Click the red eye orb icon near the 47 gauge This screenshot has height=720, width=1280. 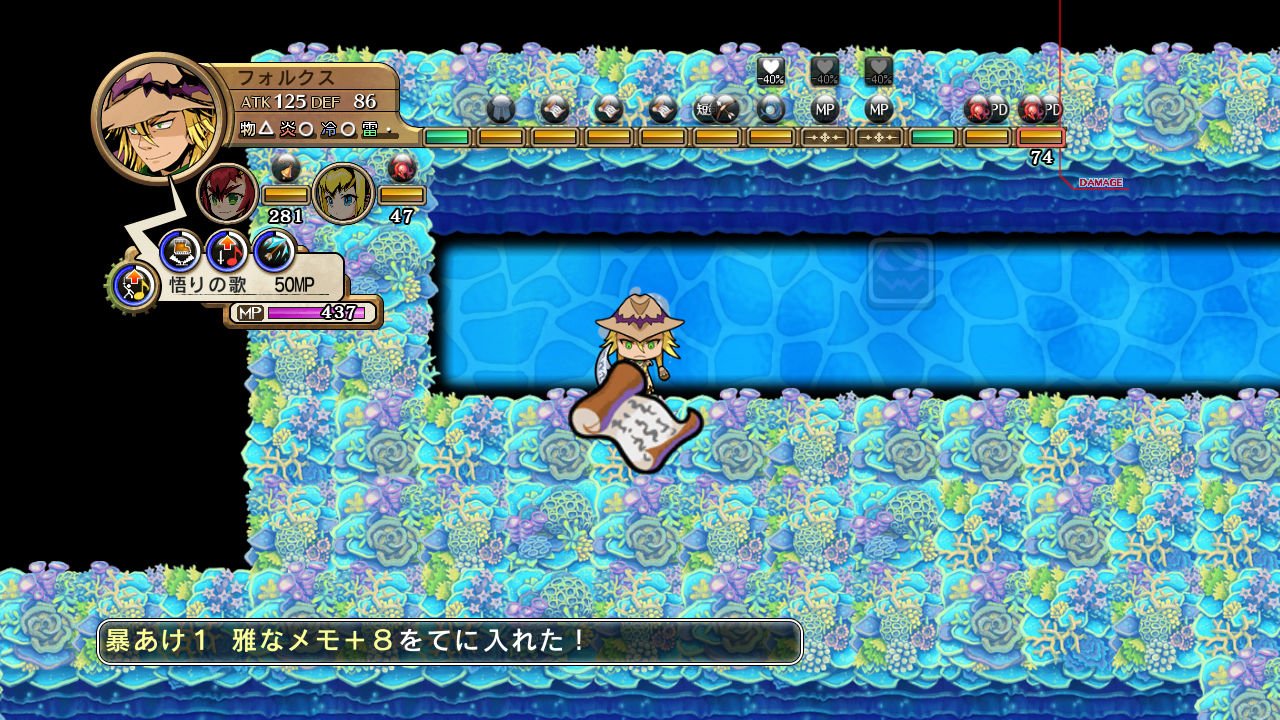(x=403, y=168)
